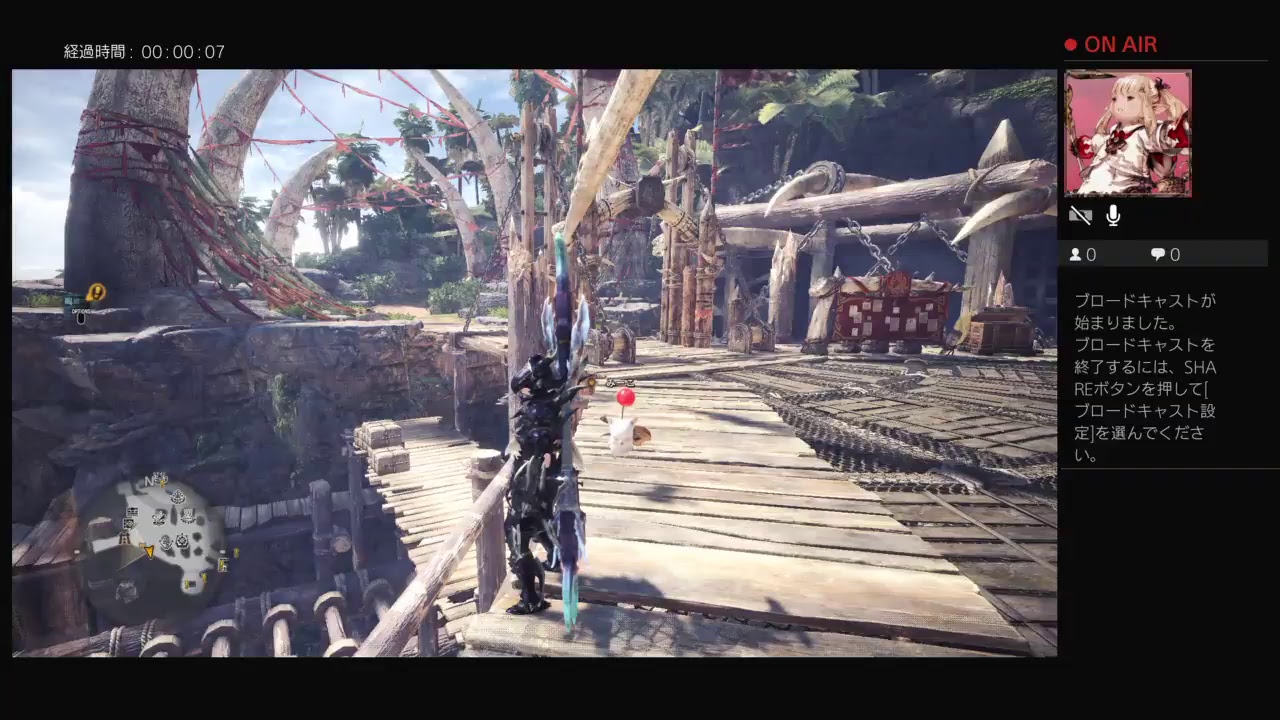Image resolution: width=1280 pixels, height=720 pixels.
Task: Click the comment speech bubble icon
Action: pyautogui.click(x=1155, y=255)
